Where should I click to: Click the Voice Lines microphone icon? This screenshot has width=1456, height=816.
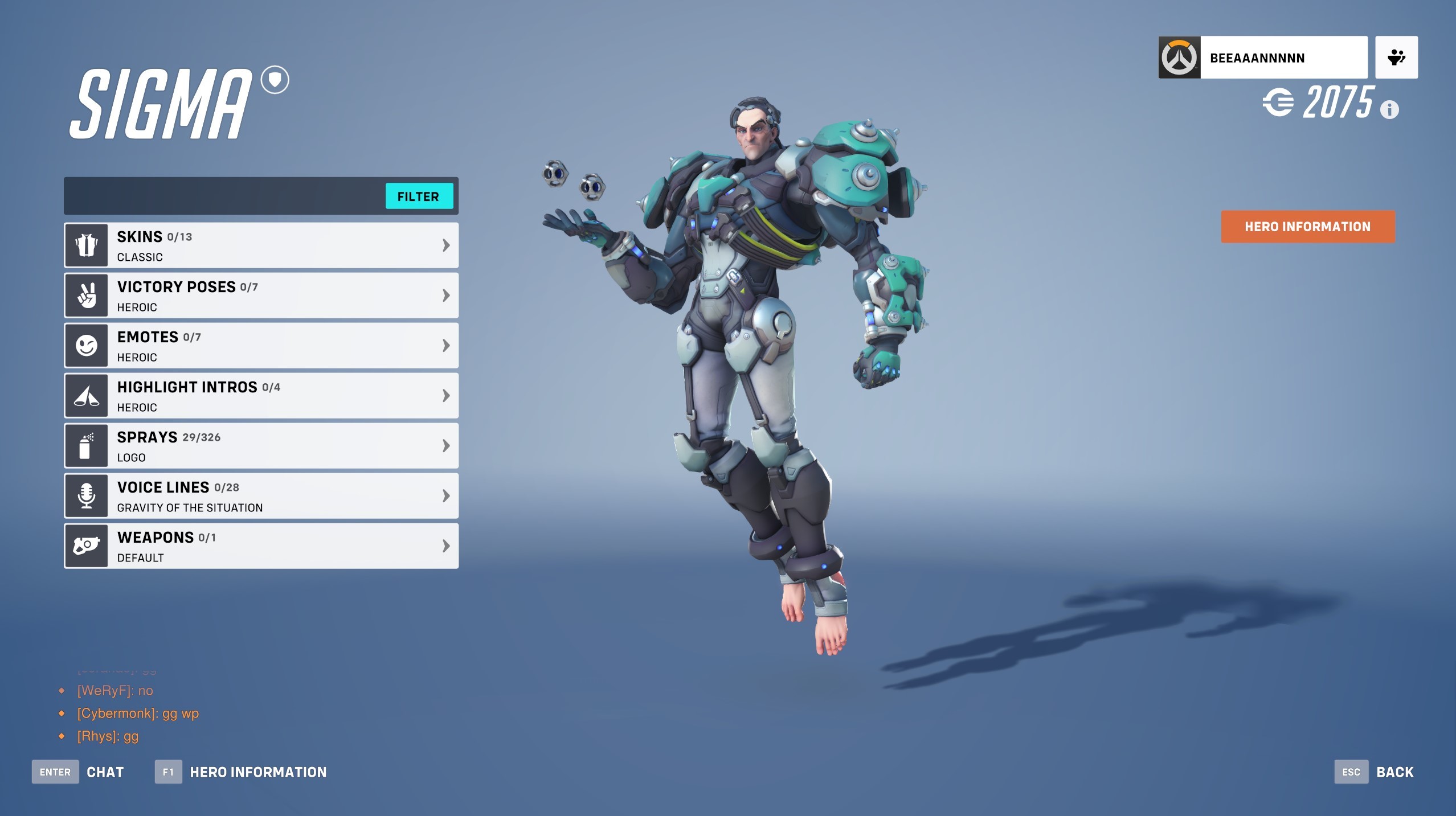pyautogui.click(x=86, y=495)
